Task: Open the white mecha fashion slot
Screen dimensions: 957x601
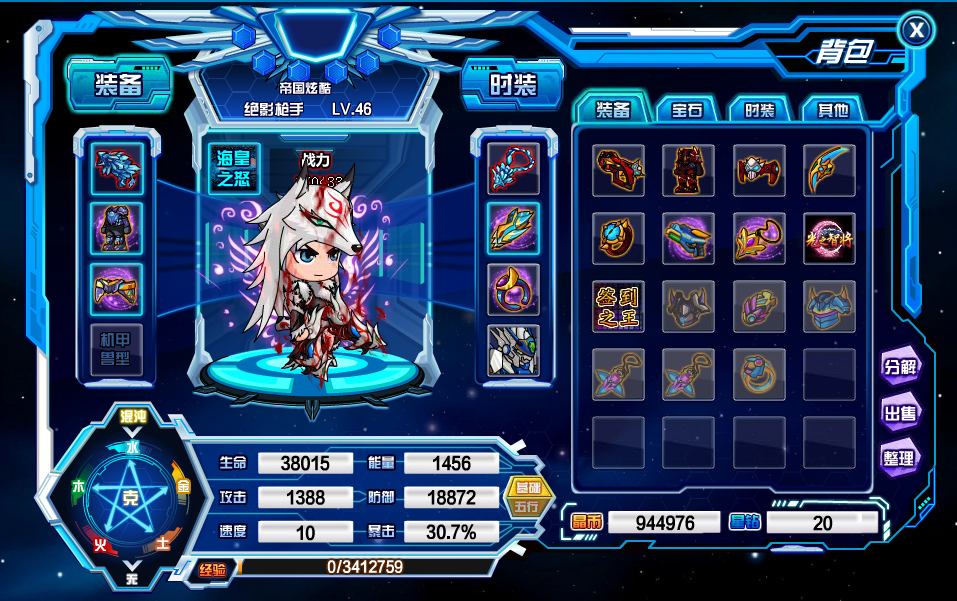Action: [513, 350]
